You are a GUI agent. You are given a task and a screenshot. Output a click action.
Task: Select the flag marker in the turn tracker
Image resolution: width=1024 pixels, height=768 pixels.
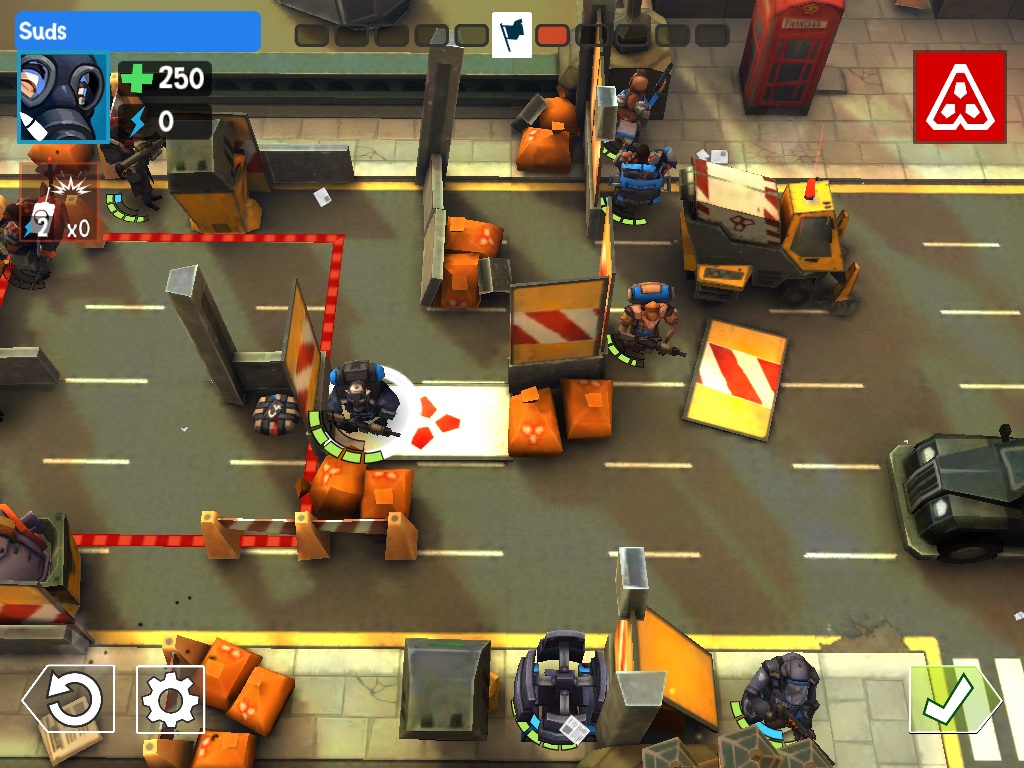511,35
